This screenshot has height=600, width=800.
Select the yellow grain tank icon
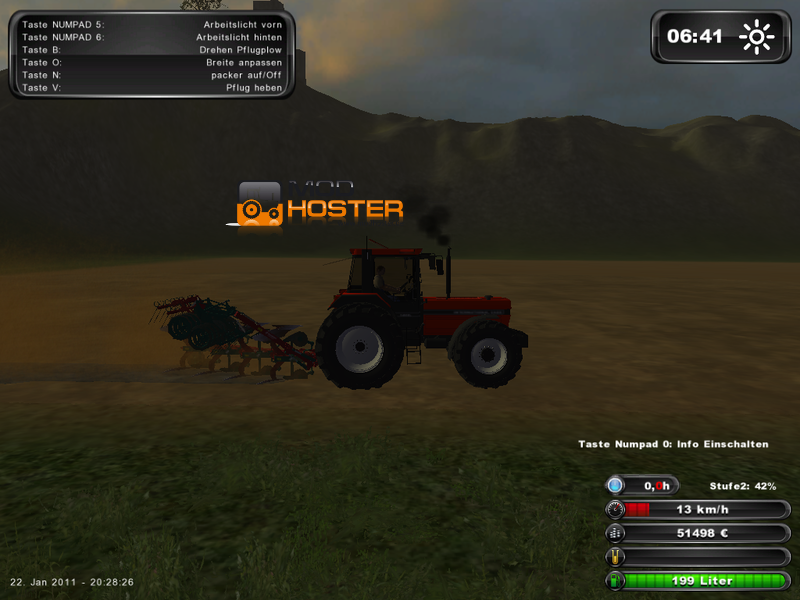point(615,557)
